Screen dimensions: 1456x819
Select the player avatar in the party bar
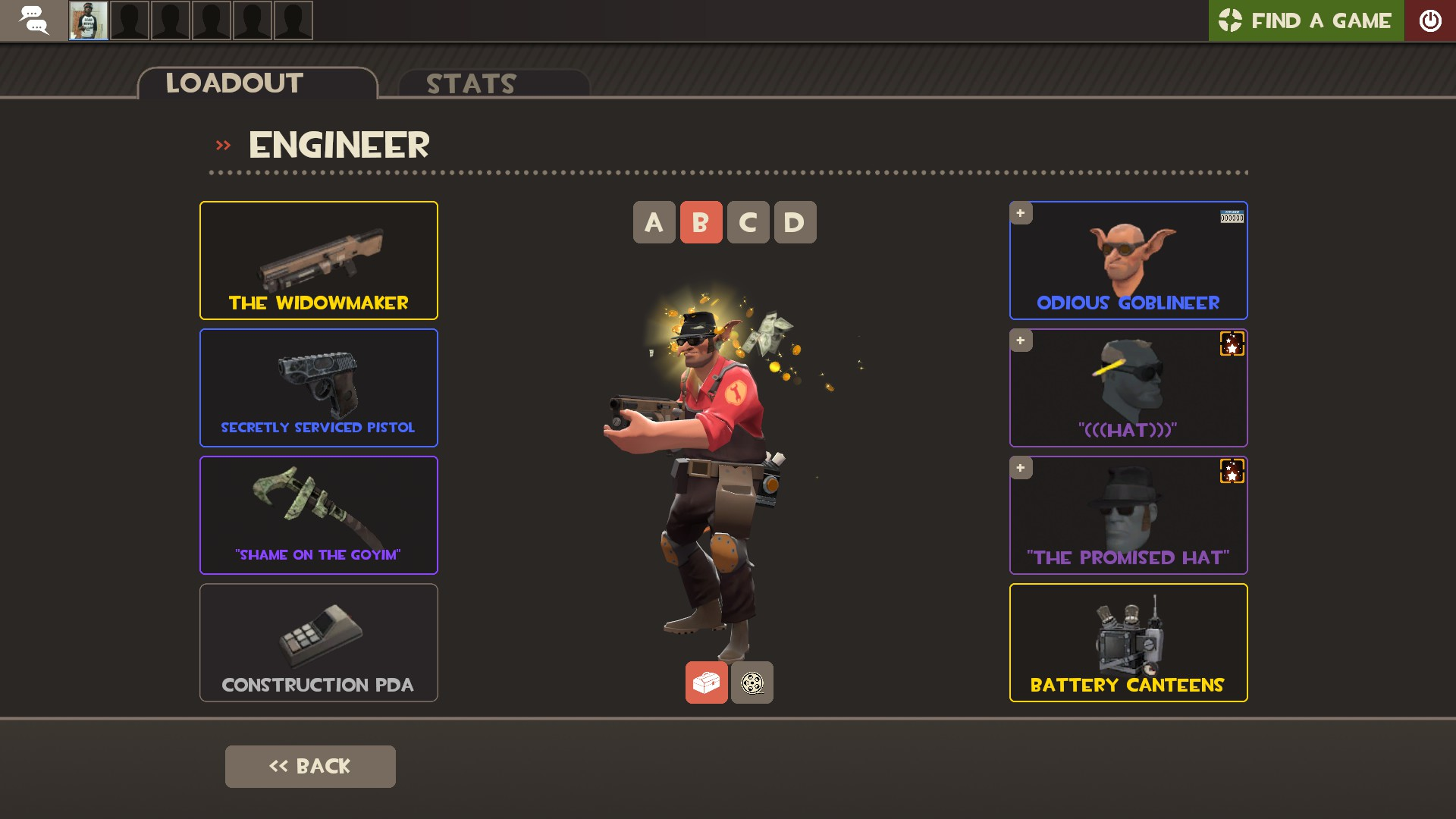89,20
